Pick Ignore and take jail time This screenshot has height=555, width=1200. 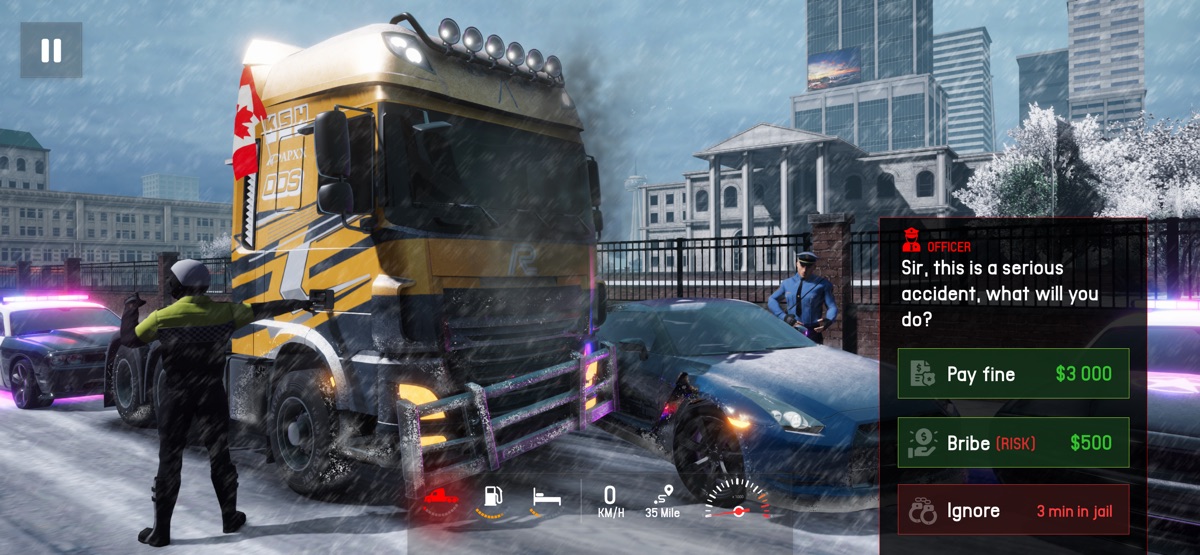tap(1013, 511)
